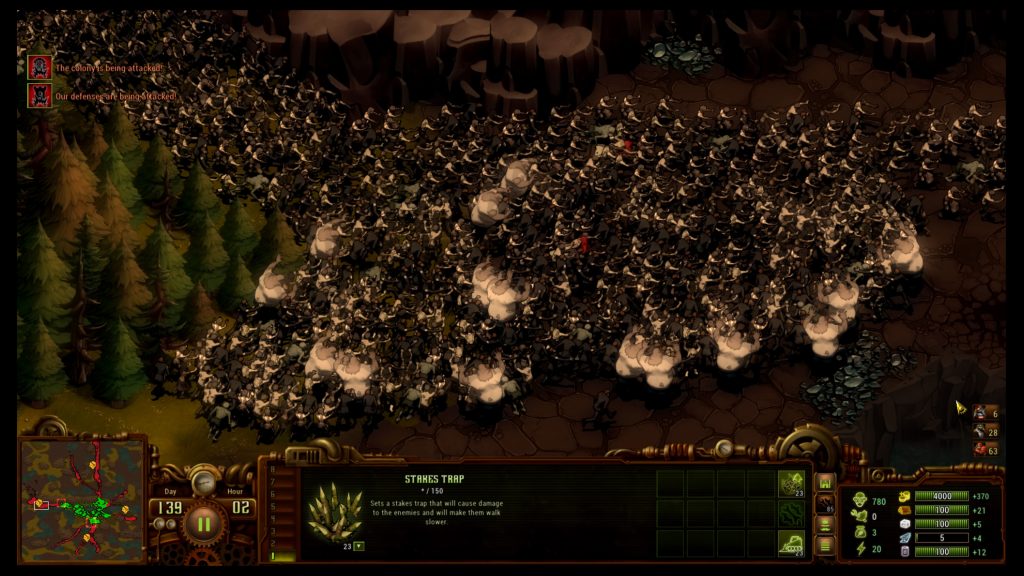Click the colony being attacked alert icon
This screenshot has height=576, width=1024.
(x=39, y=67)
